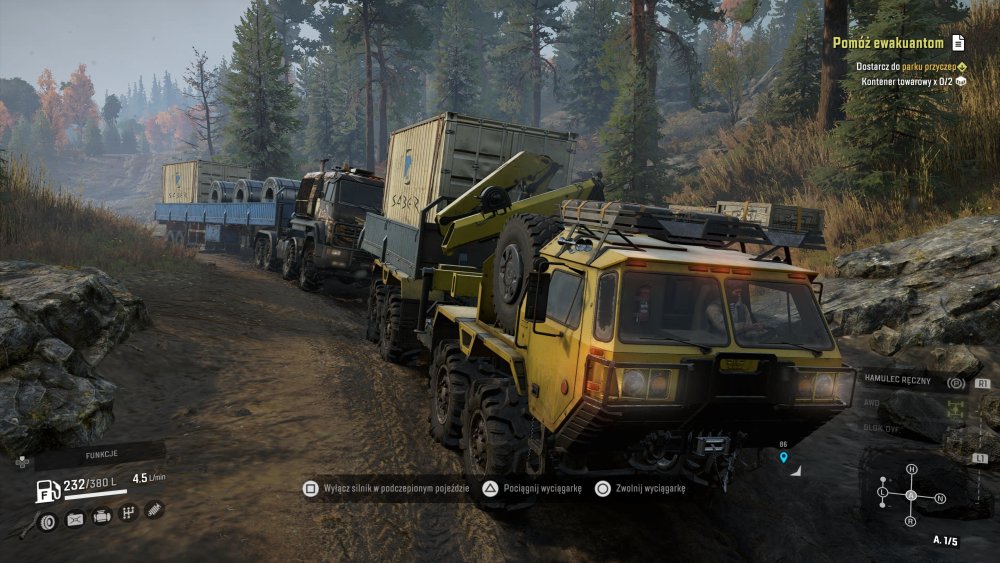Click the fuel pump icon
The image size is (1000, 563).
coord(48,490)
